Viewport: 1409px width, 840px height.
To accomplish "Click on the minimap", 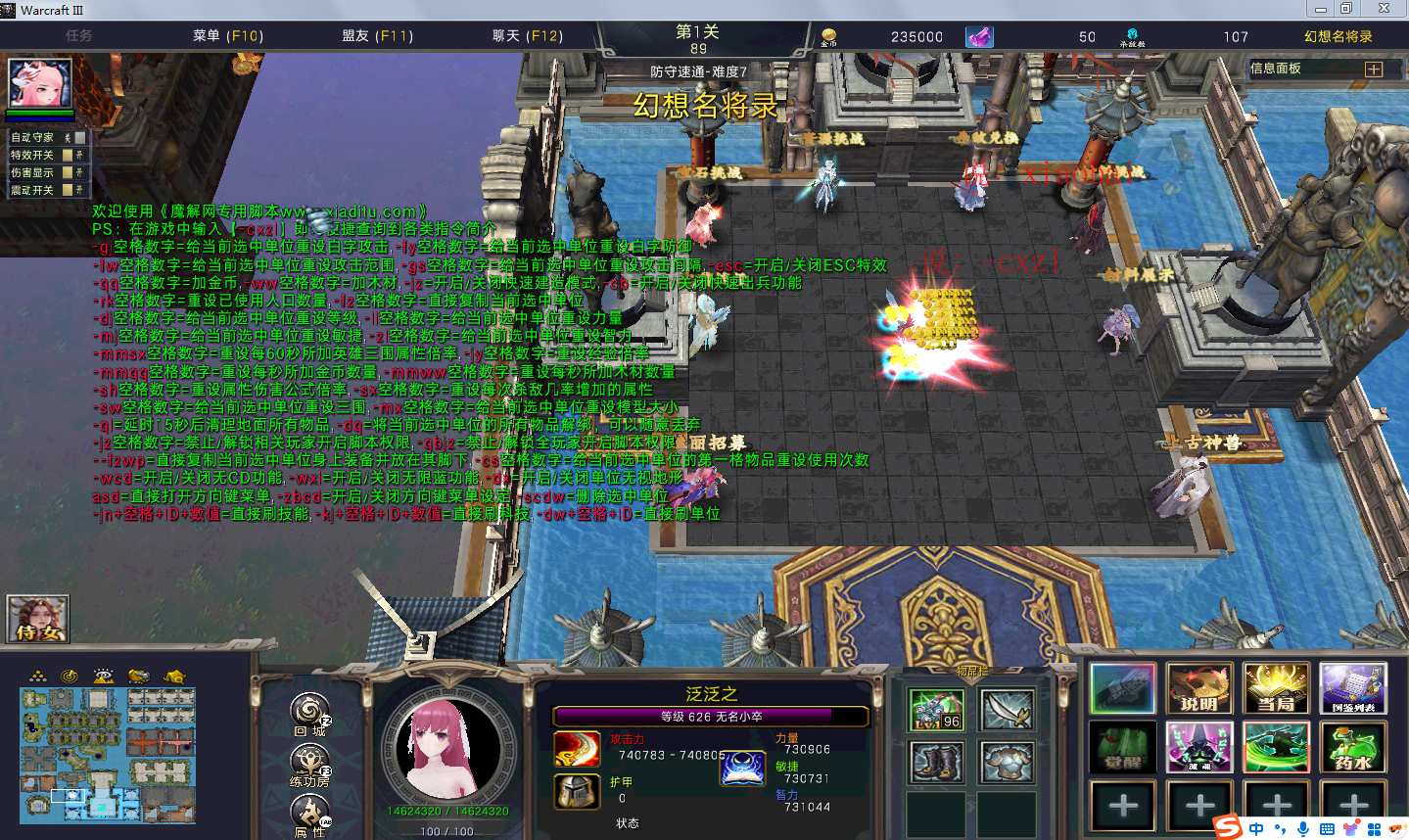I will click(107, 755).
